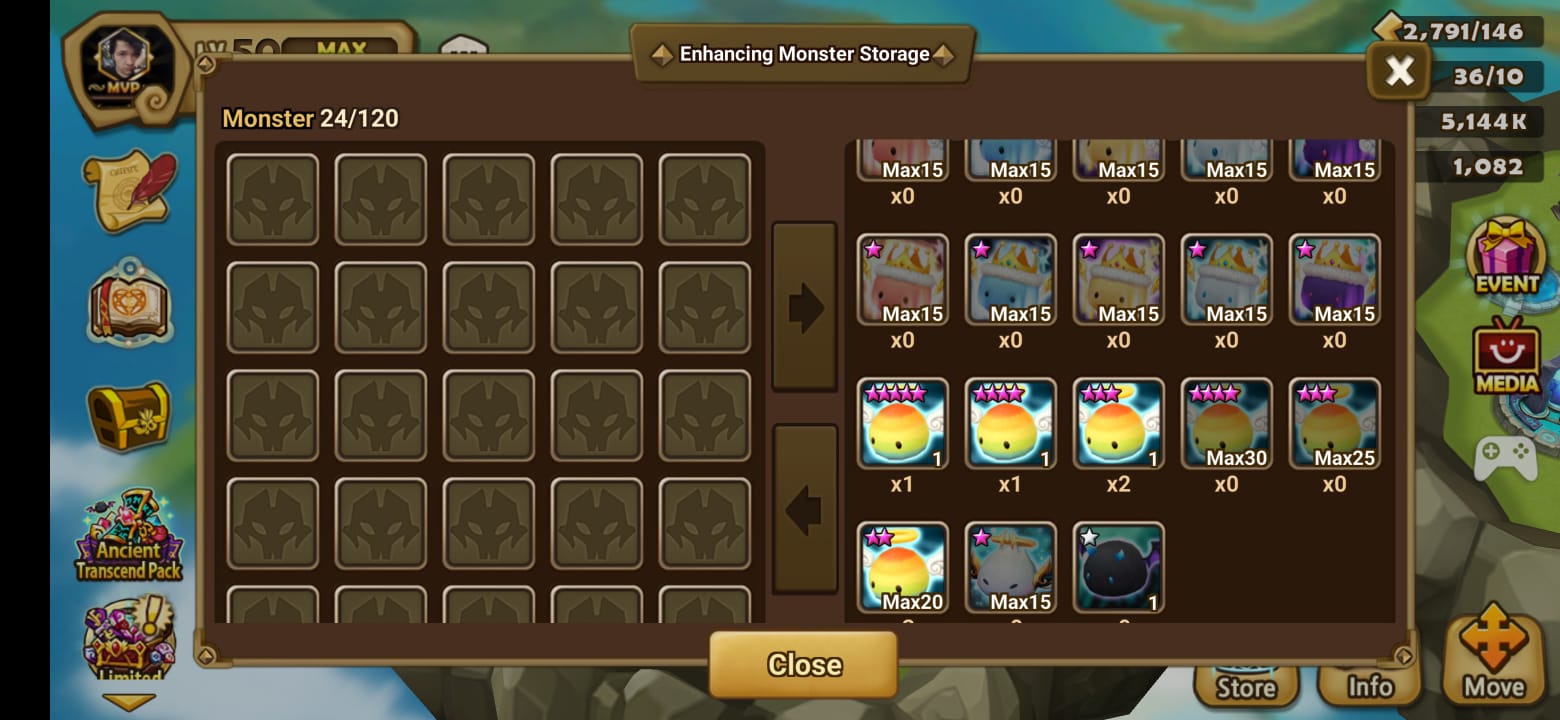Select the Max20 two-star Rainbowmon
The height and width of the screenshot is (720, 1560).
pos(902,567)
